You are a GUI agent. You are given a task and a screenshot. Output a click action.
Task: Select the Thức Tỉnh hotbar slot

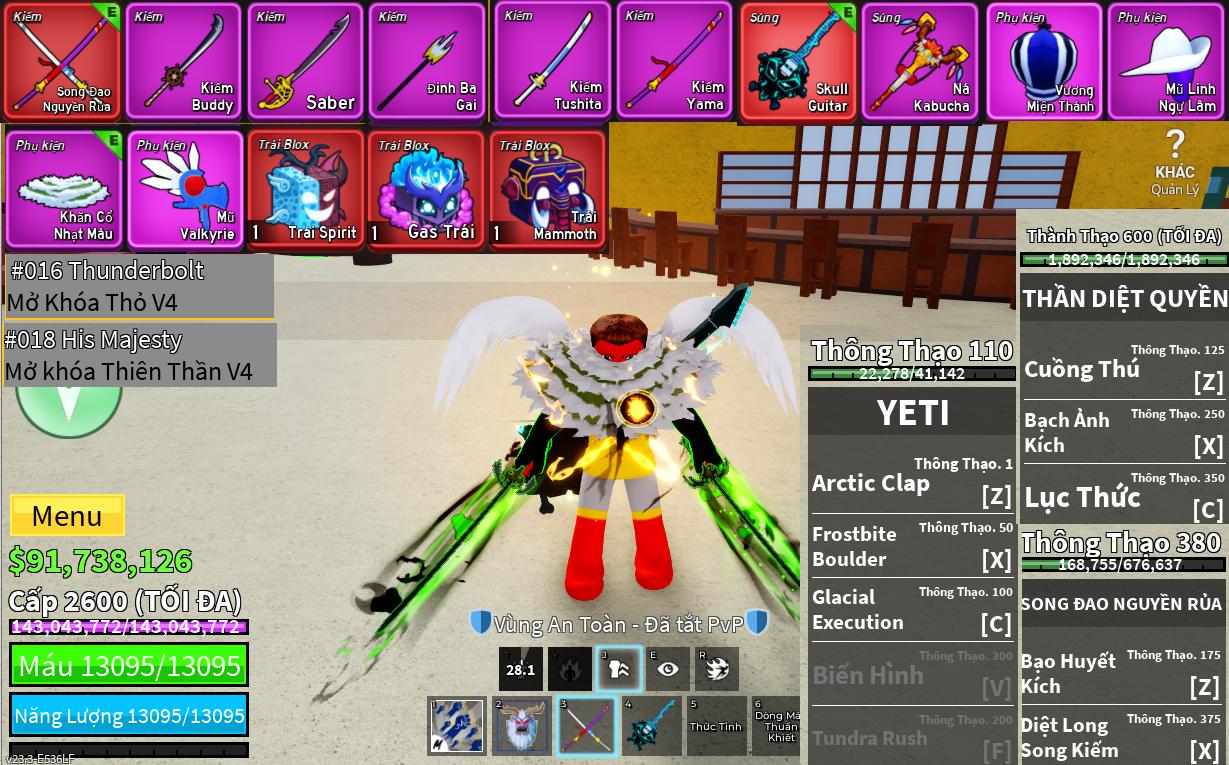(x=716, y=725)
